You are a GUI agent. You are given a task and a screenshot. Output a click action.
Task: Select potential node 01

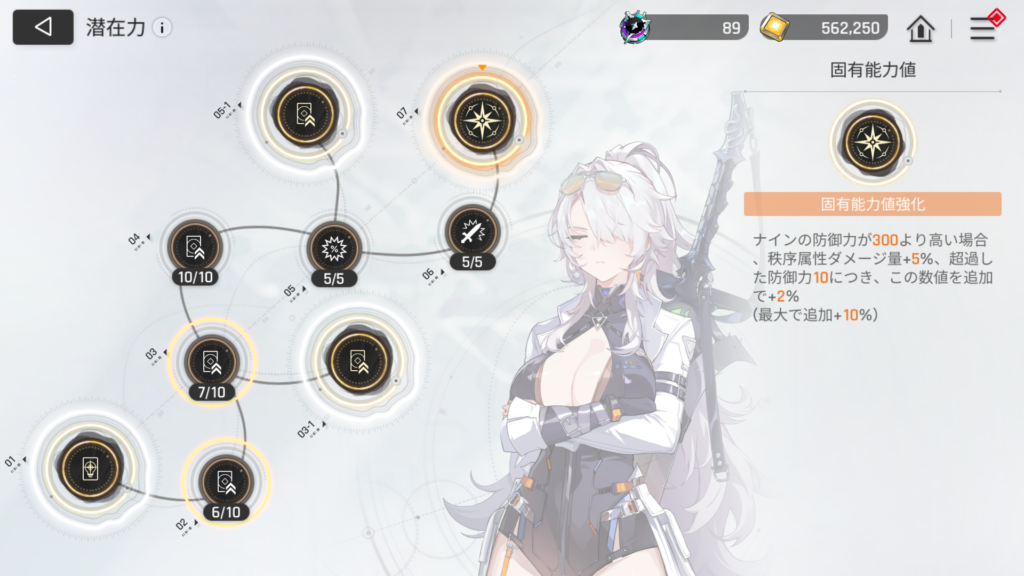pos(90,469)
